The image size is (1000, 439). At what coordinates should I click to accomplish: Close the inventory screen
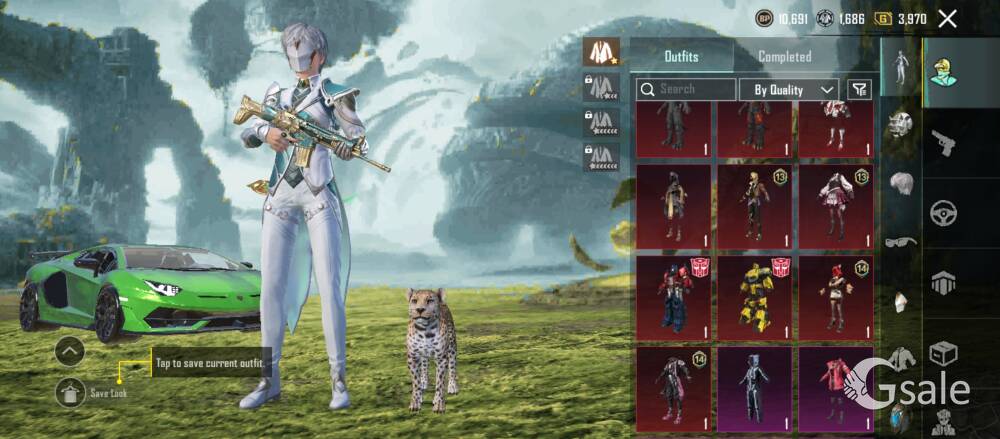948,18
